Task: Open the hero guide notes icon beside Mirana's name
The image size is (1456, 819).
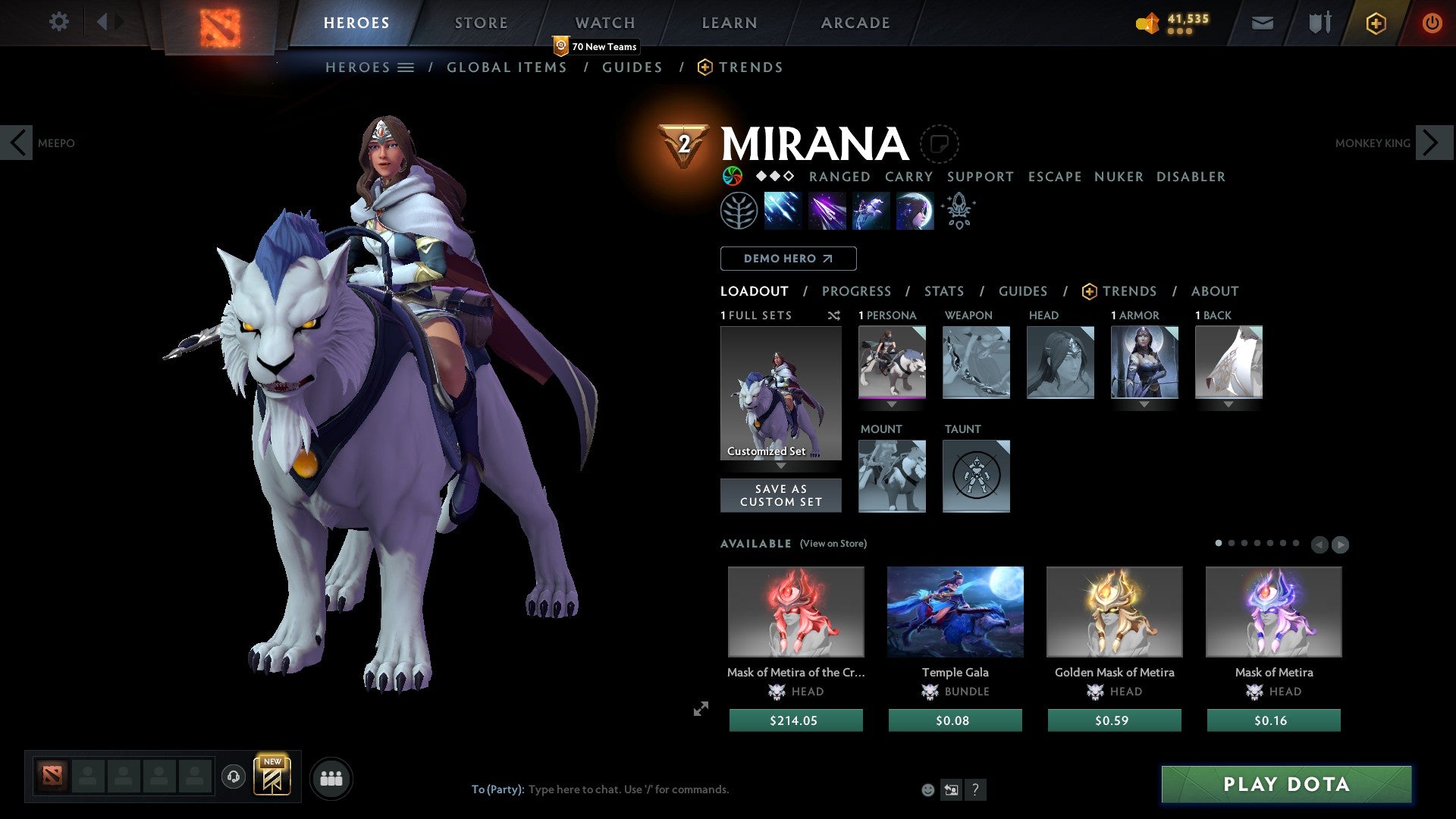Action: (x=940, y=145)
